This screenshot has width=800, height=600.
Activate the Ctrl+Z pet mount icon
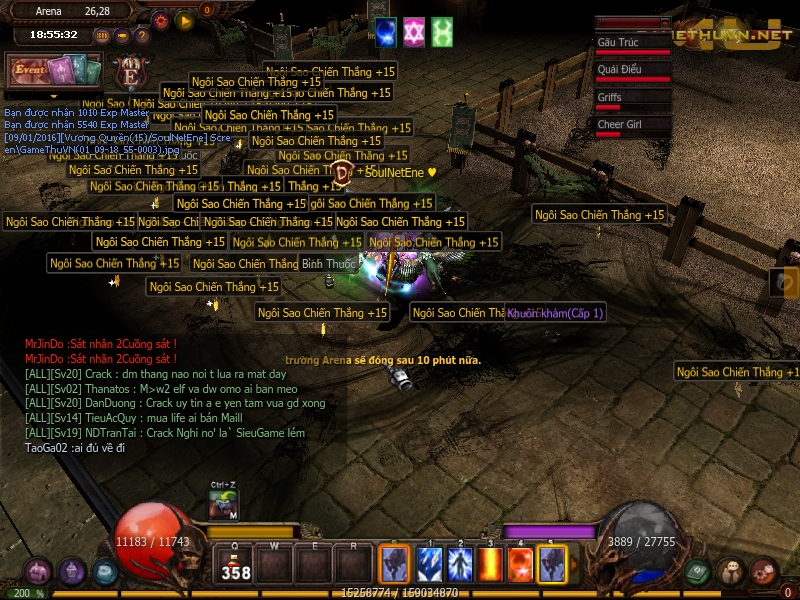pyautogui.click(x=224, y=505)
